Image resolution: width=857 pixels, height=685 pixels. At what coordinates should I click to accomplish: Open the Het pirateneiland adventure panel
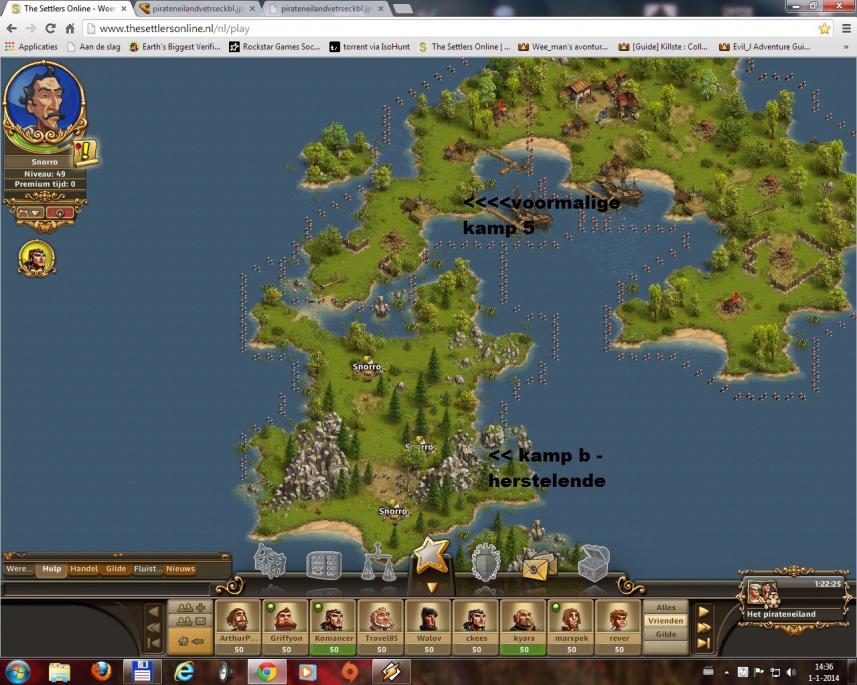coord(783,596)
